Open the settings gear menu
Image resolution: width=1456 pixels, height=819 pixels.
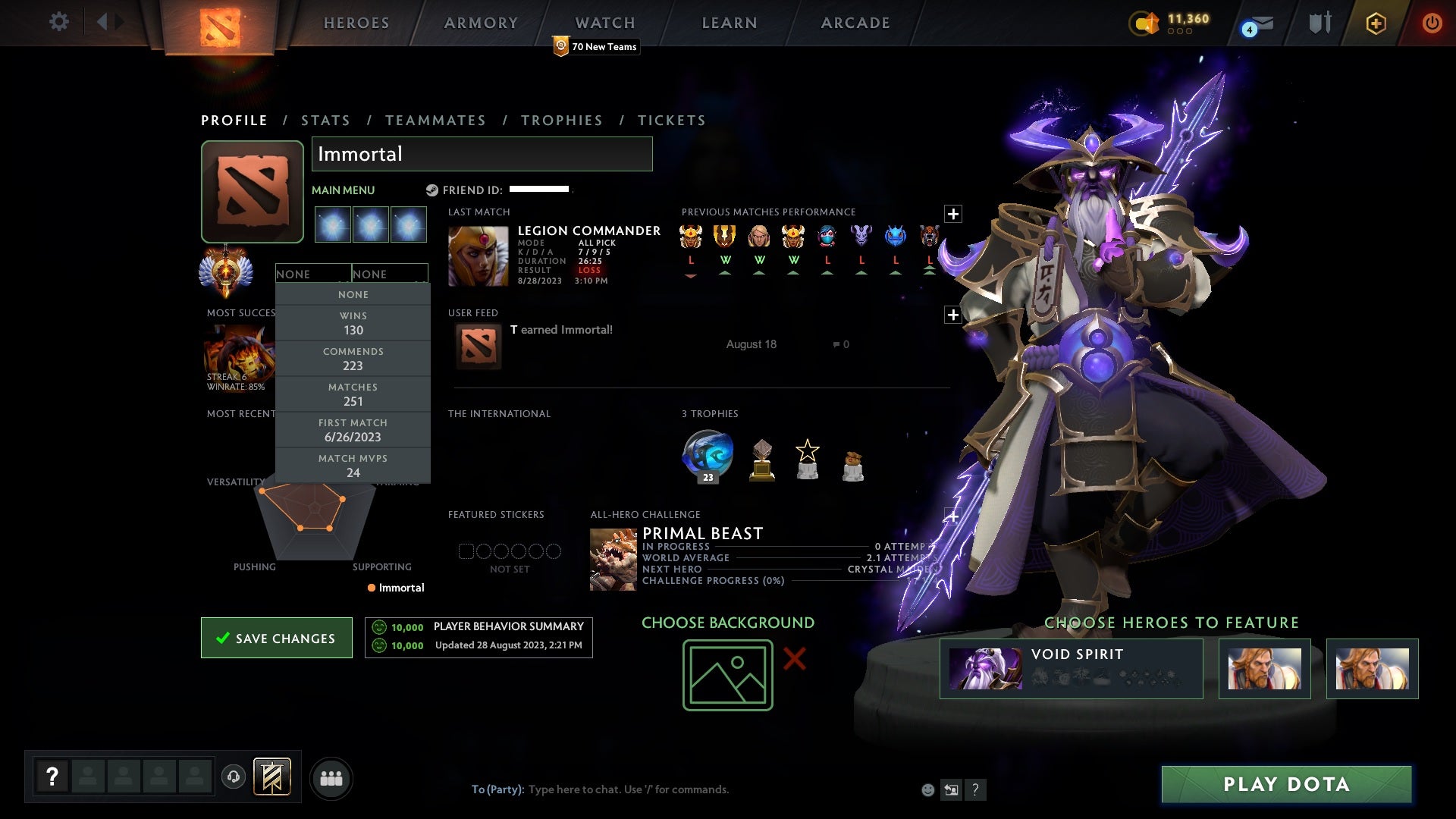(x=58, y=22)
